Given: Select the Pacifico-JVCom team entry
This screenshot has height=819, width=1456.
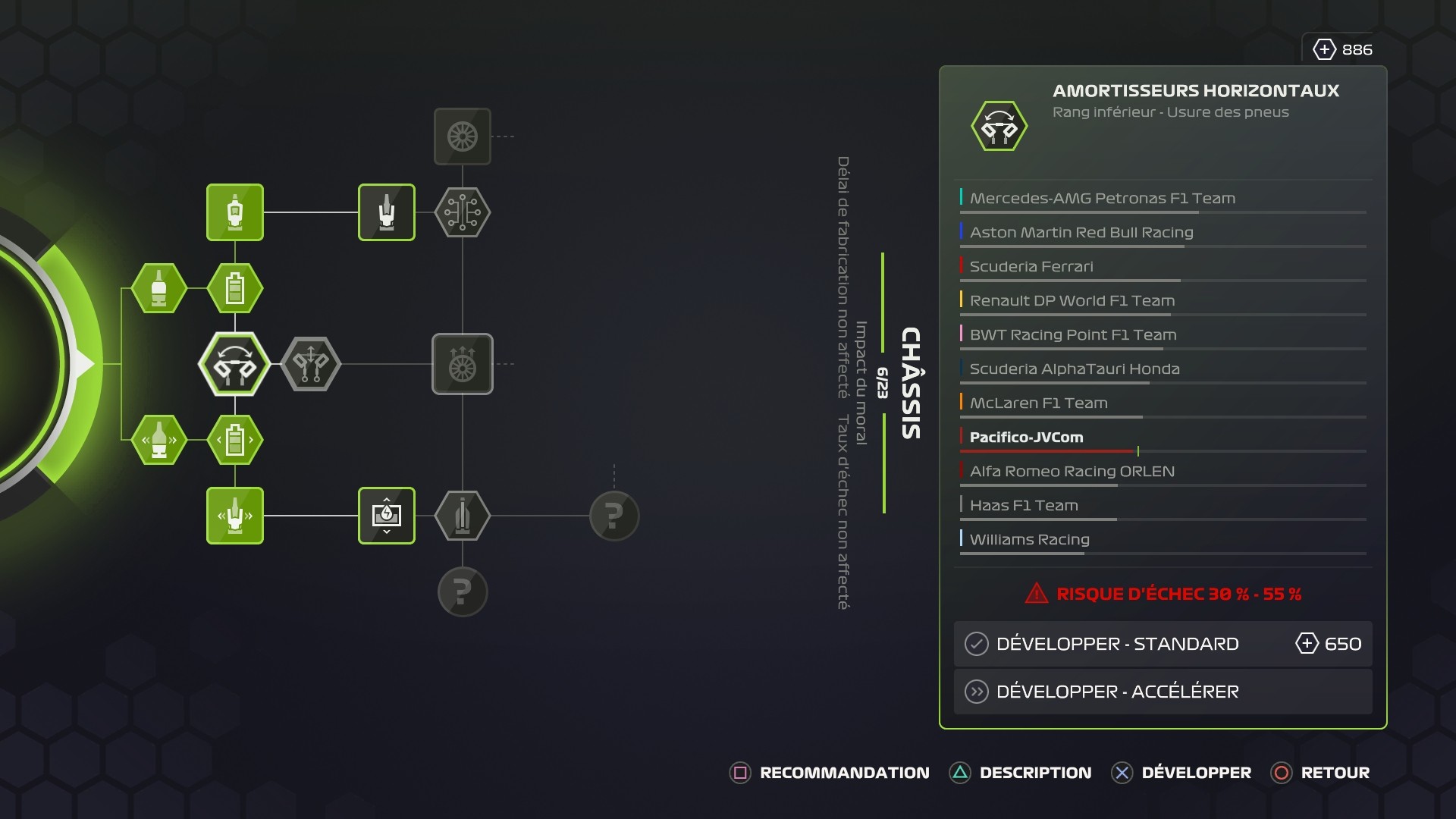Looking at the screenshot, I should 1028,437.
